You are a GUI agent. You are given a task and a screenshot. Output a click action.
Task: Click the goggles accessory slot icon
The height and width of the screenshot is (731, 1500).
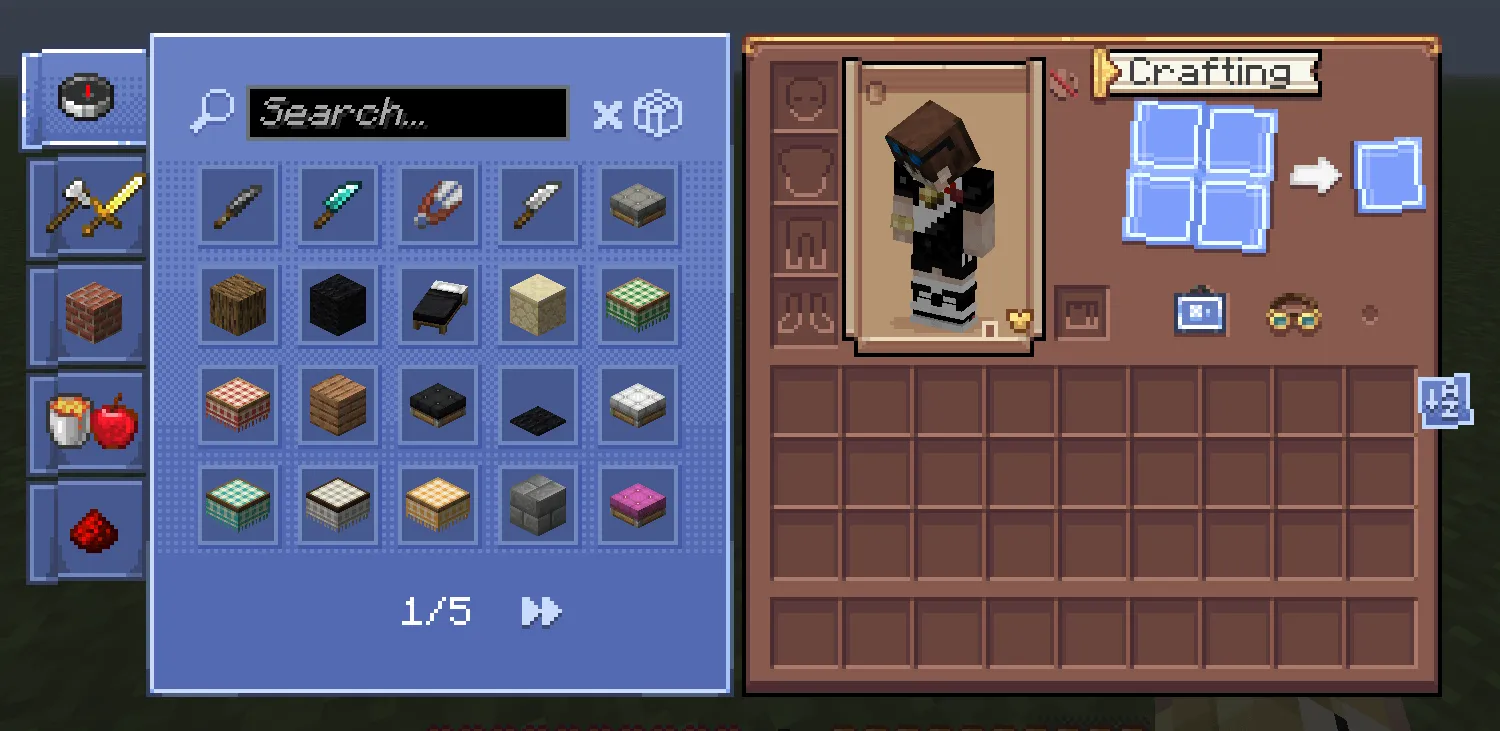[1295, 316]
